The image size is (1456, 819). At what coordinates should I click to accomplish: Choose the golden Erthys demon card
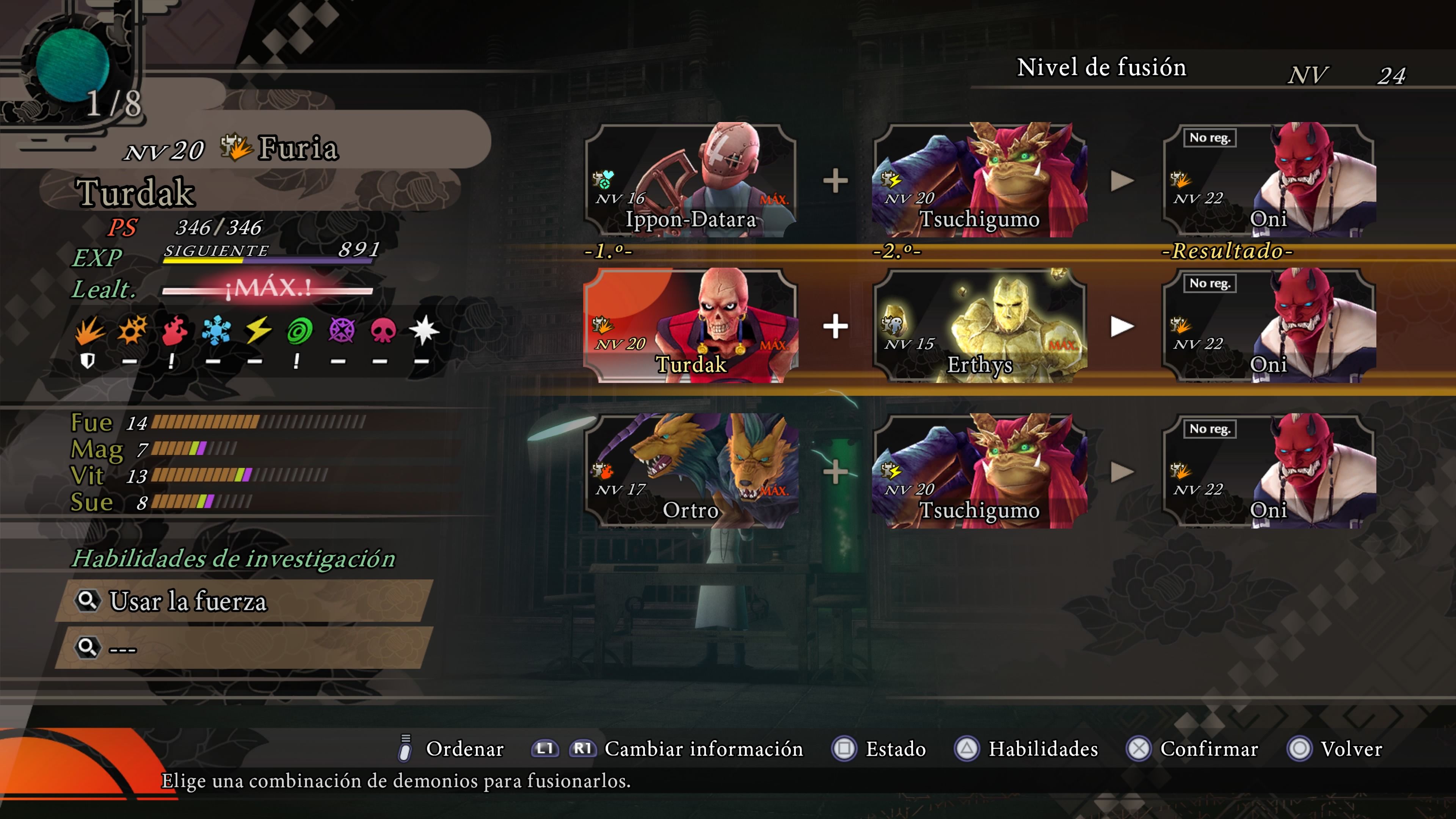click(x=979, y=326)
